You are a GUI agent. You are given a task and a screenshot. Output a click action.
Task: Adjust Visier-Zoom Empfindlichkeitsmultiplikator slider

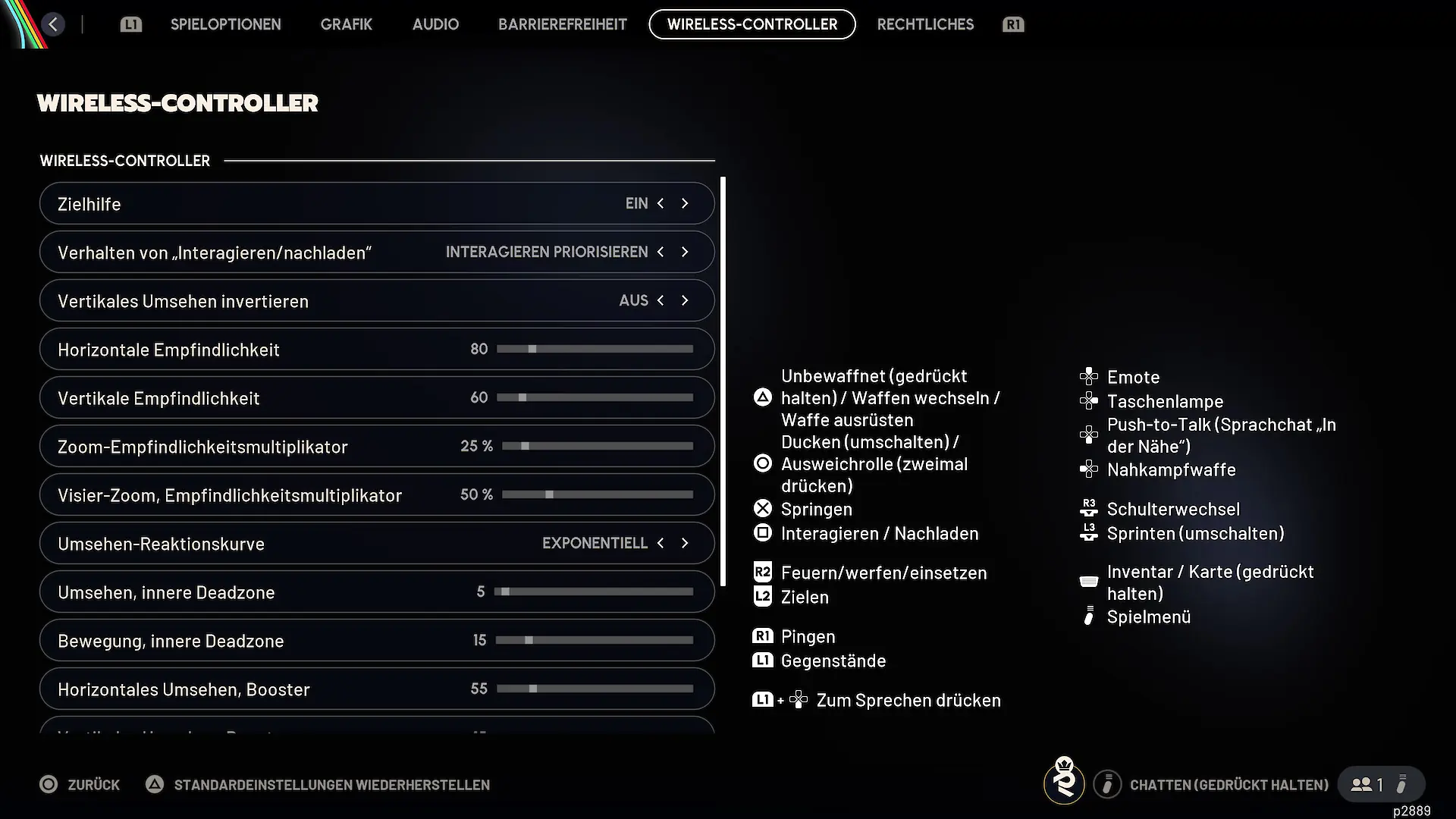pos(598,494)
